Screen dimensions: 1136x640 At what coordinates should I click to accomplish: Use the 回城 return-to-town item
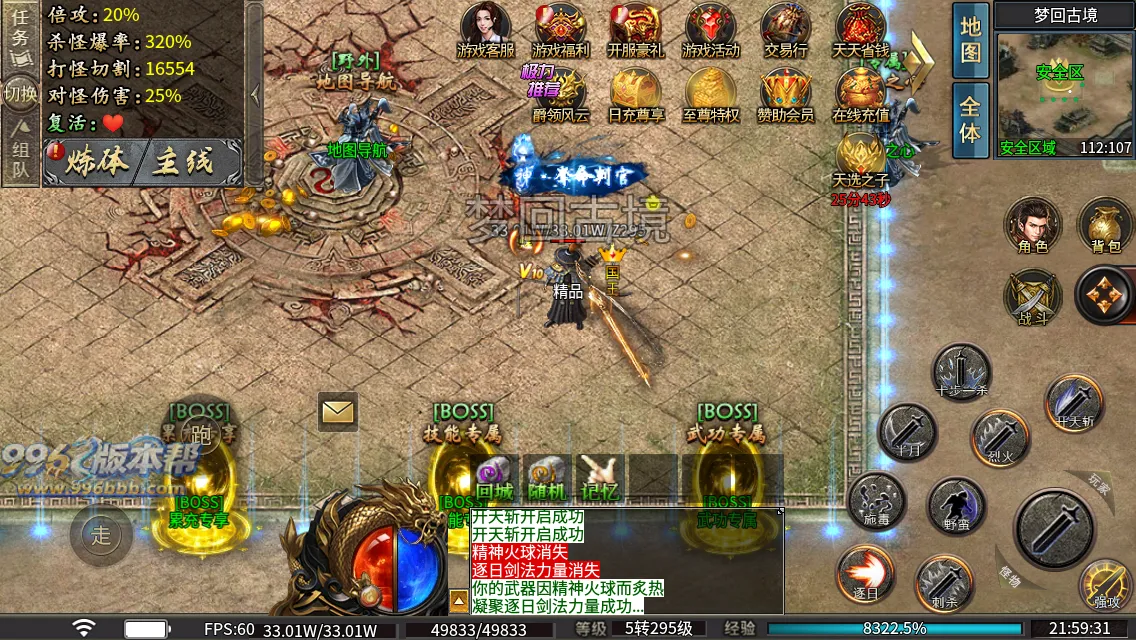[x=495, y=478]
